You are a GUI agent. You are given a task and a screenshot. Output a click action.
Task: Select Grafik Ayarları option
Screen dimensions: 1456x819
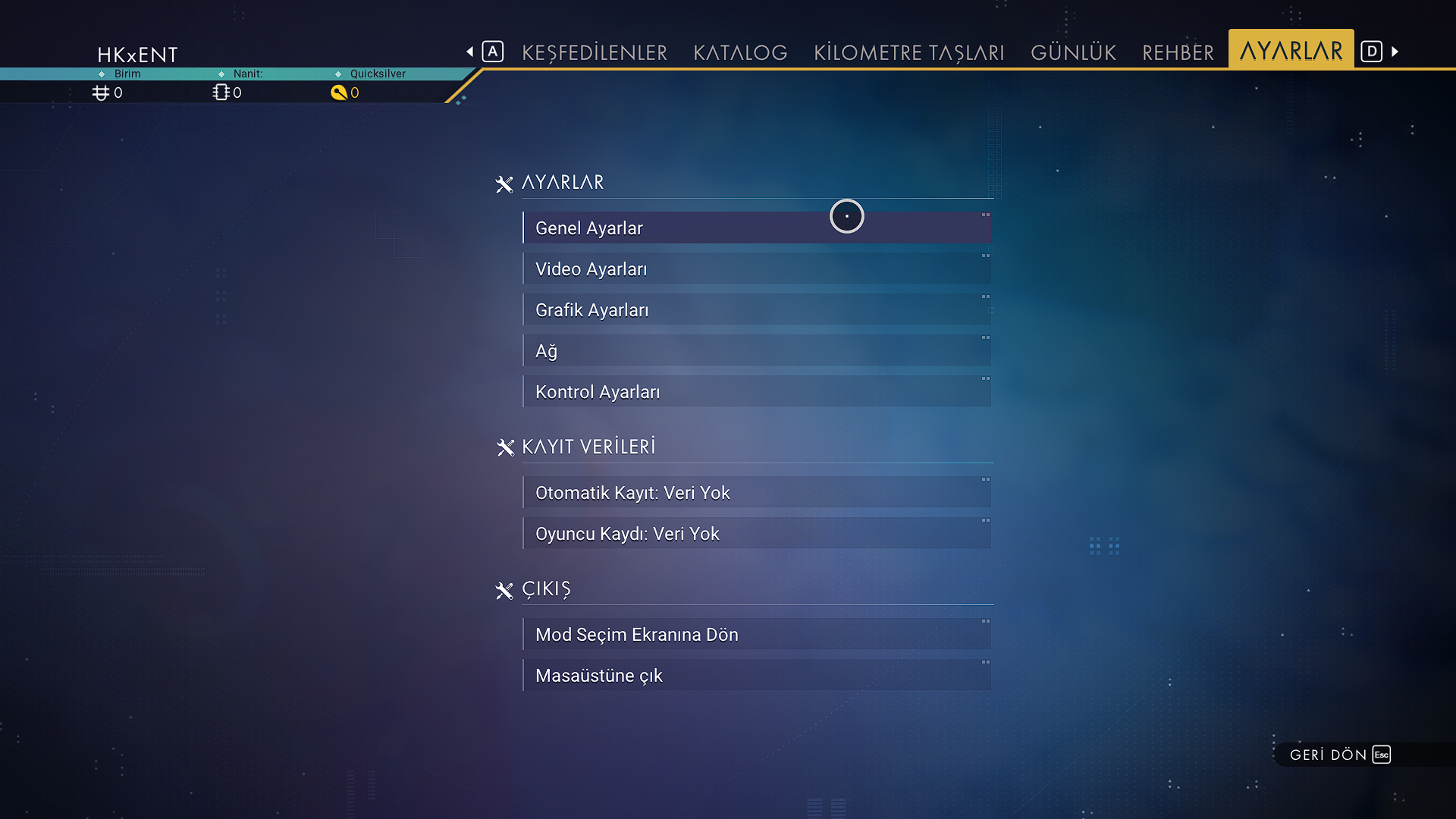756,310
